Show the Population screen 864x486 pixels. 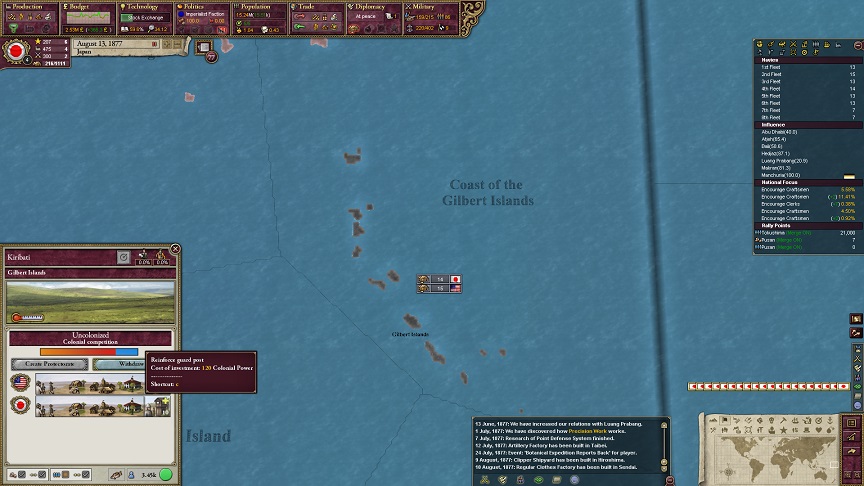coord(260,7)
